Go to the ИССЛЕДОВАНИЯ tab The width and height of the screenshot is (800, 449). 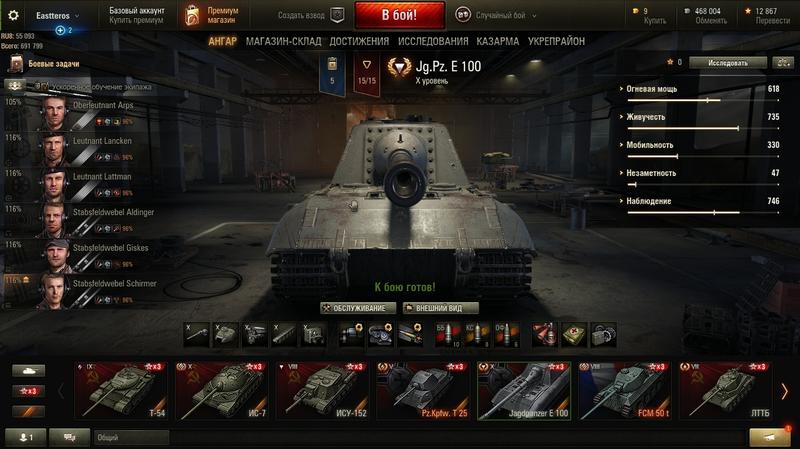pos(432,42)
